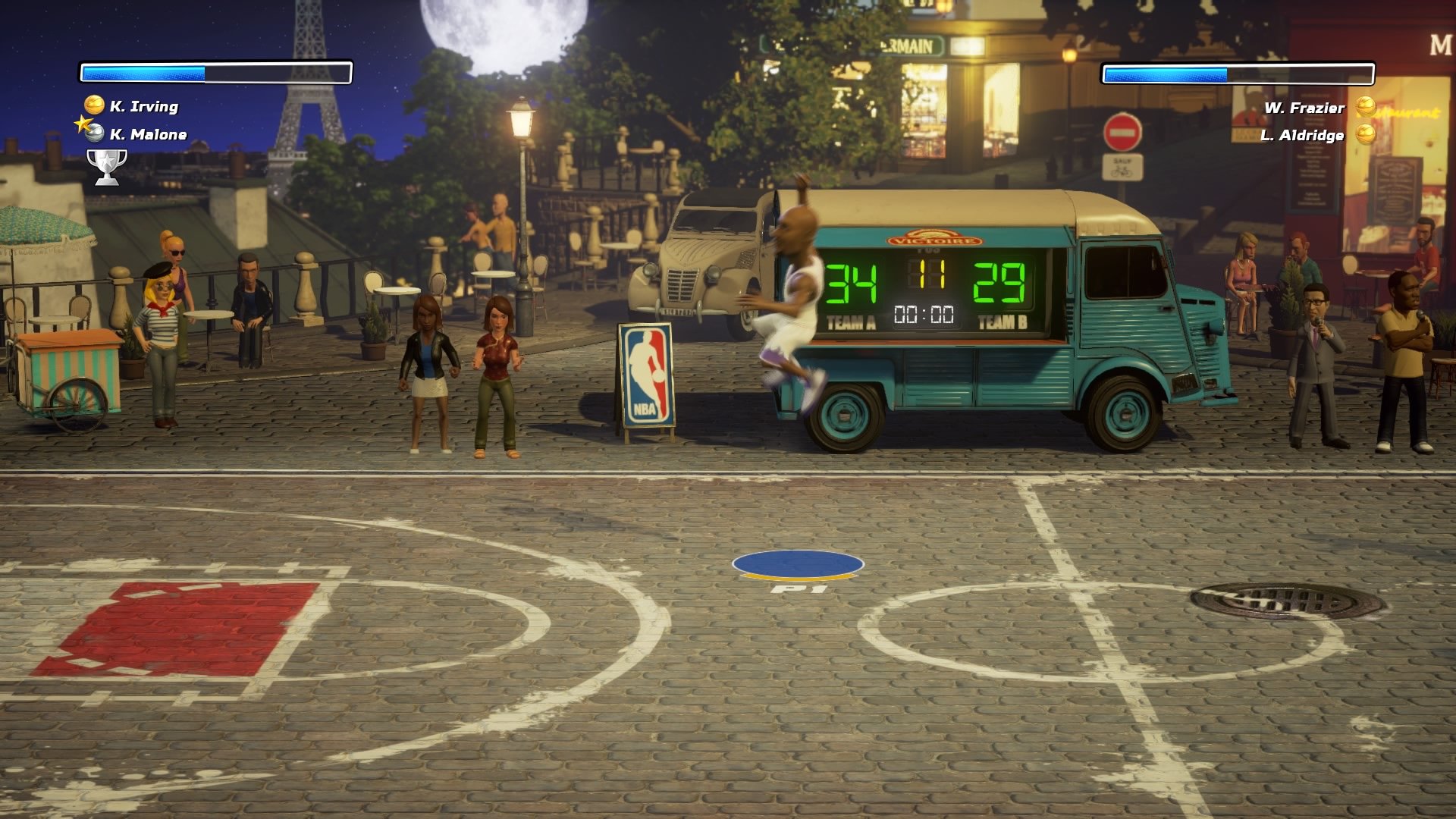The width and height of the screenshot is (1456, 819).
Task: Click the Victoire emblem atop the scoreboard
Action: 935,236
